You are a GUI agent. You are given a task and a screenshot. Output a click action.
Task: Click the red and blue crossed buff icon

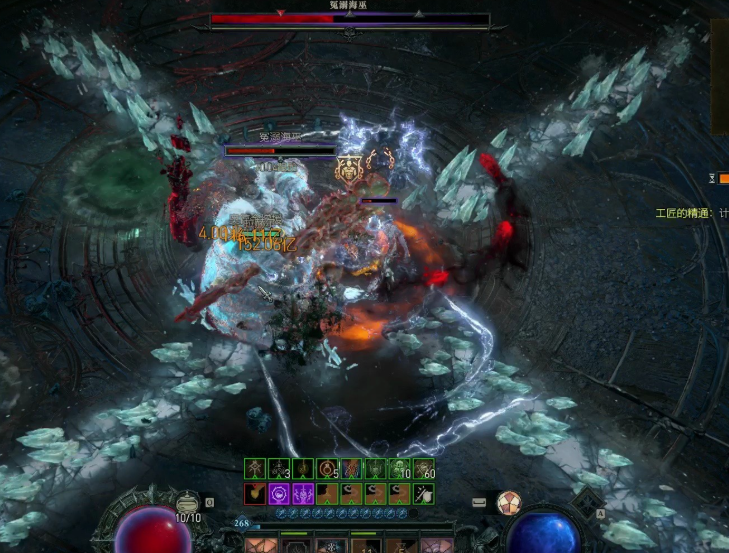(352, 468)
